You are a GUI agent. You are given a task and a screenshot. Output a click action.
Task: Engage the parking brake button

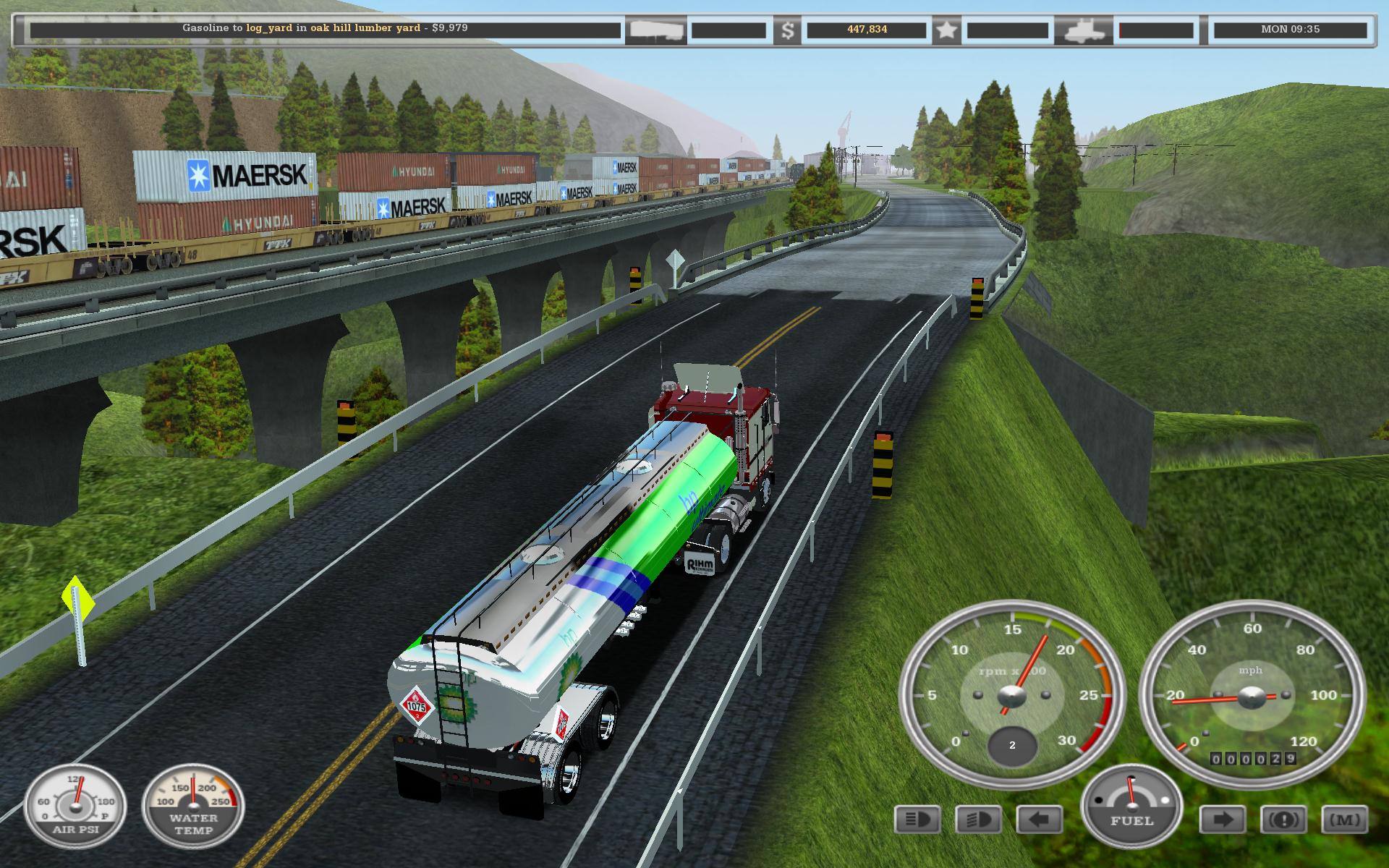point(1283,820)
